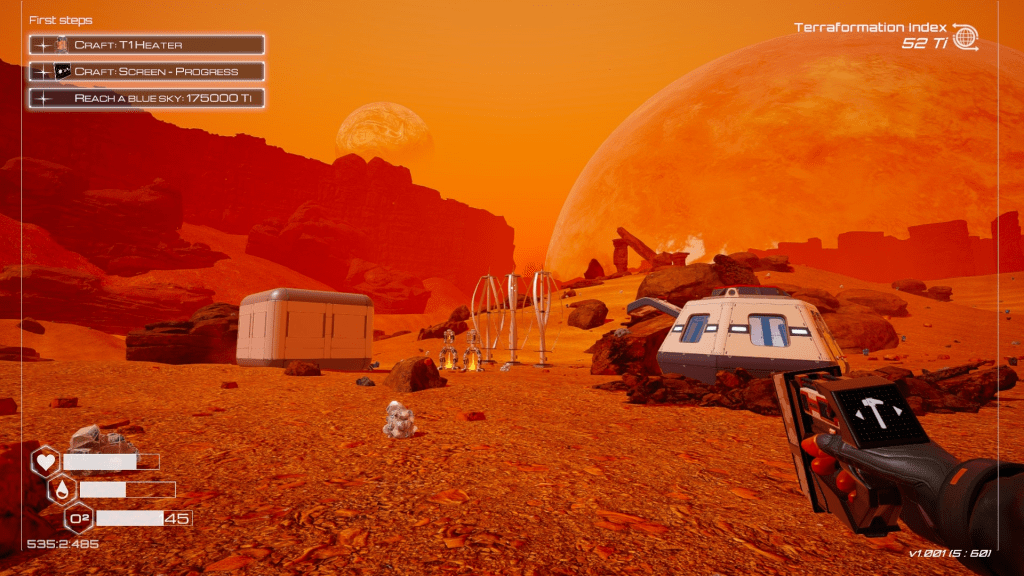The width and height of the screenshot is (1024, 576).
Task: Choose the Reach a blue sky objective
Action: [147, 98]
